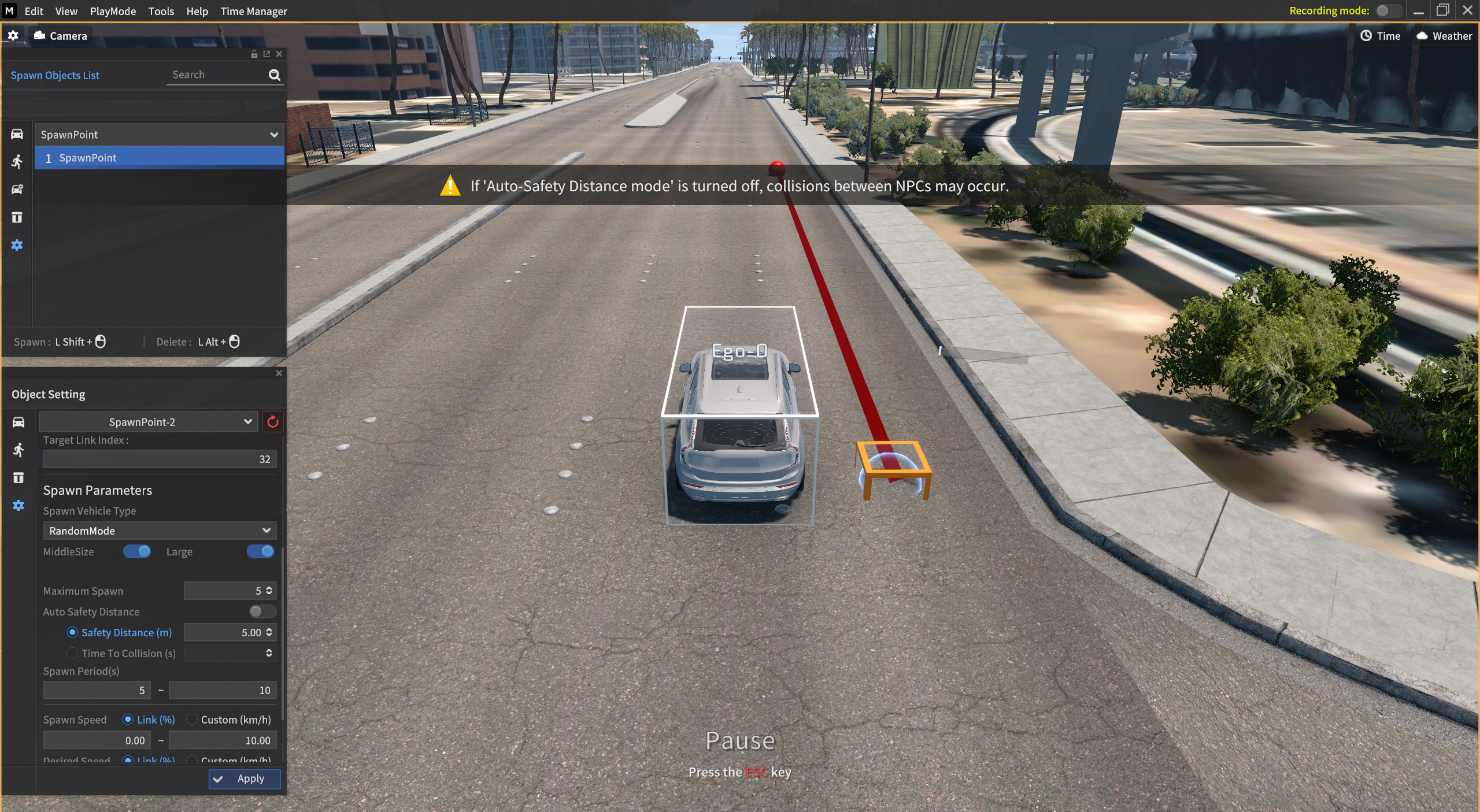Expand the SpawnPoint category dropdown
Image resolution: width=1480 pixels, height=812 pixels.
[x=159, y=135]
